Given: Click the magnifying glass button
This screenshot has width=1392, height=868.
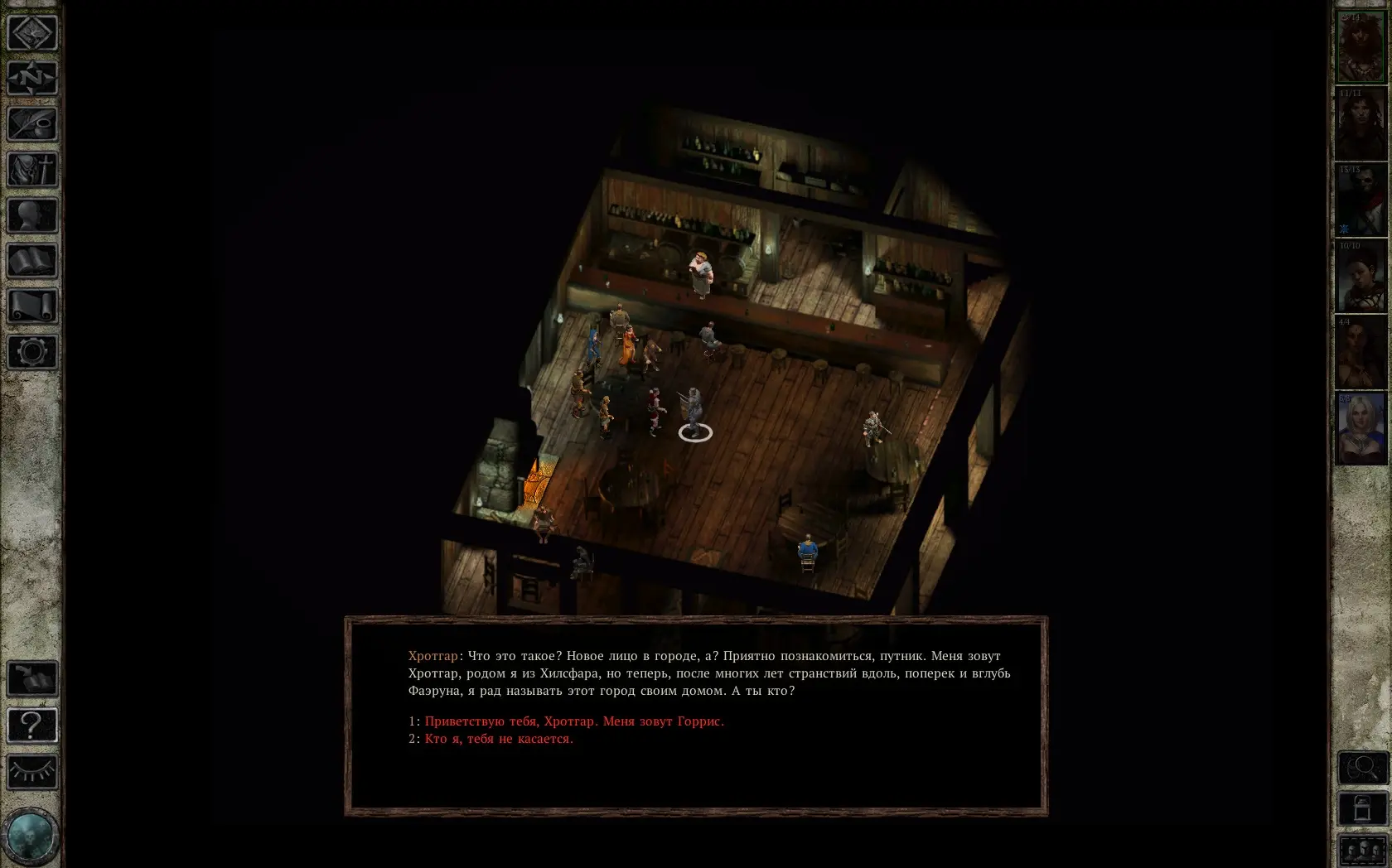Looking at the screenshot, I should pyautogui.click(x=1363, y=768).
